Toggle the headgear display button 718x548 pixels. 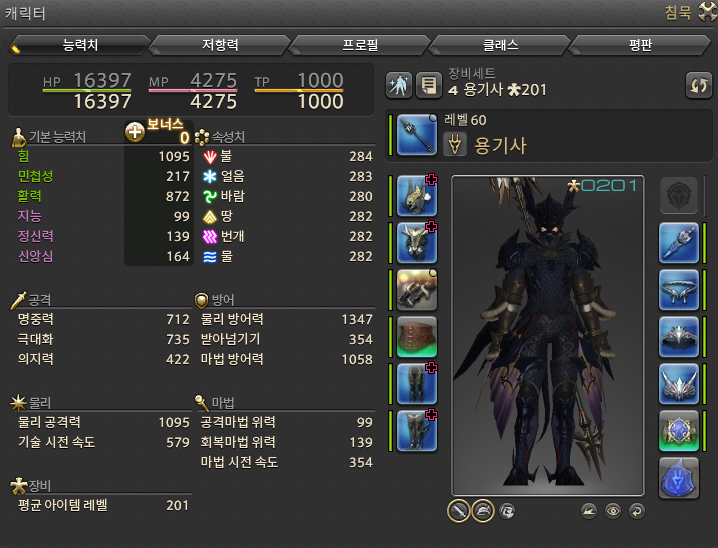(x=482, y=510)
